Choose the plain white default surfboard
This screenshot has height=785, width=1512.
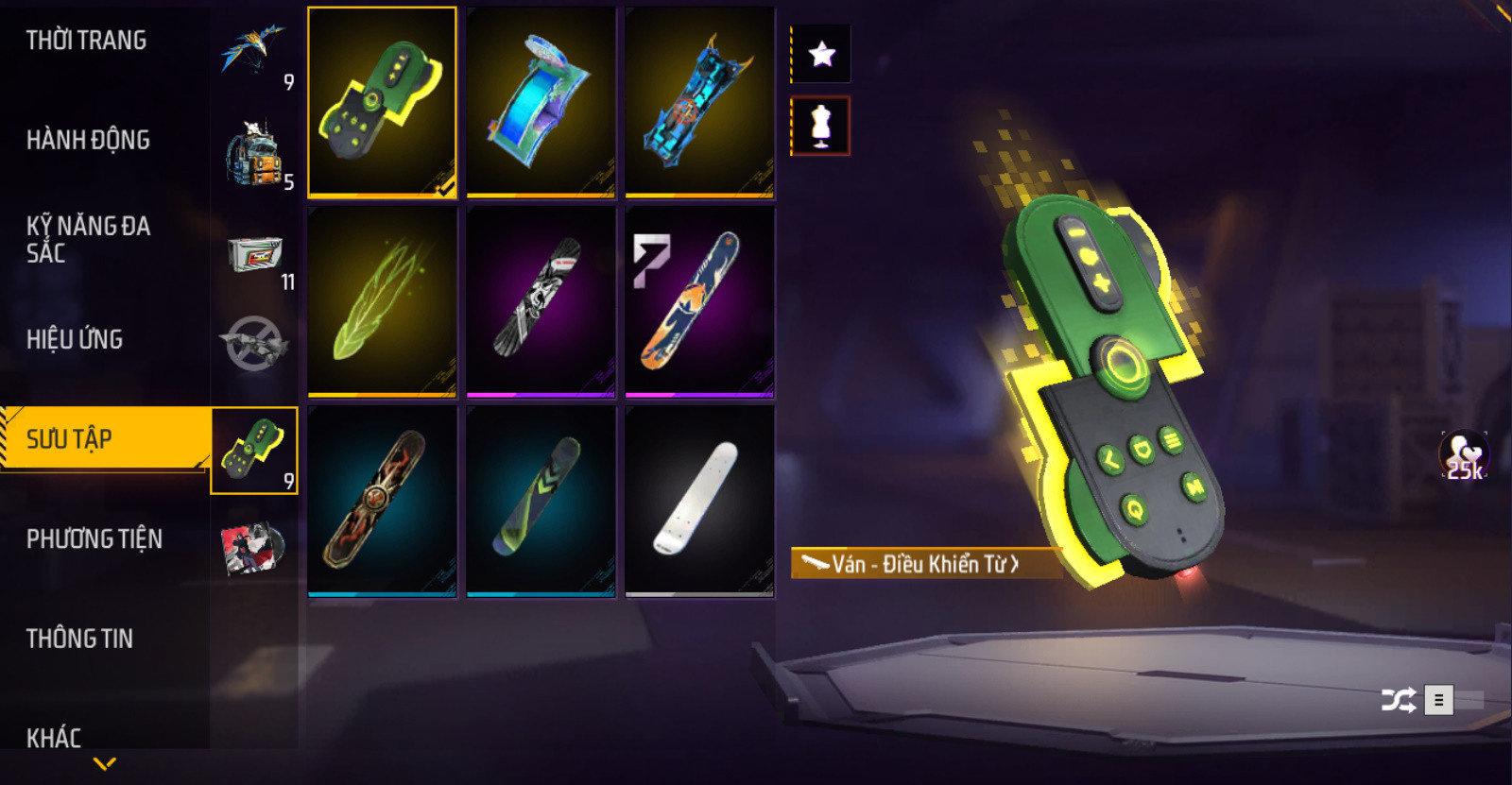(699, 501)
